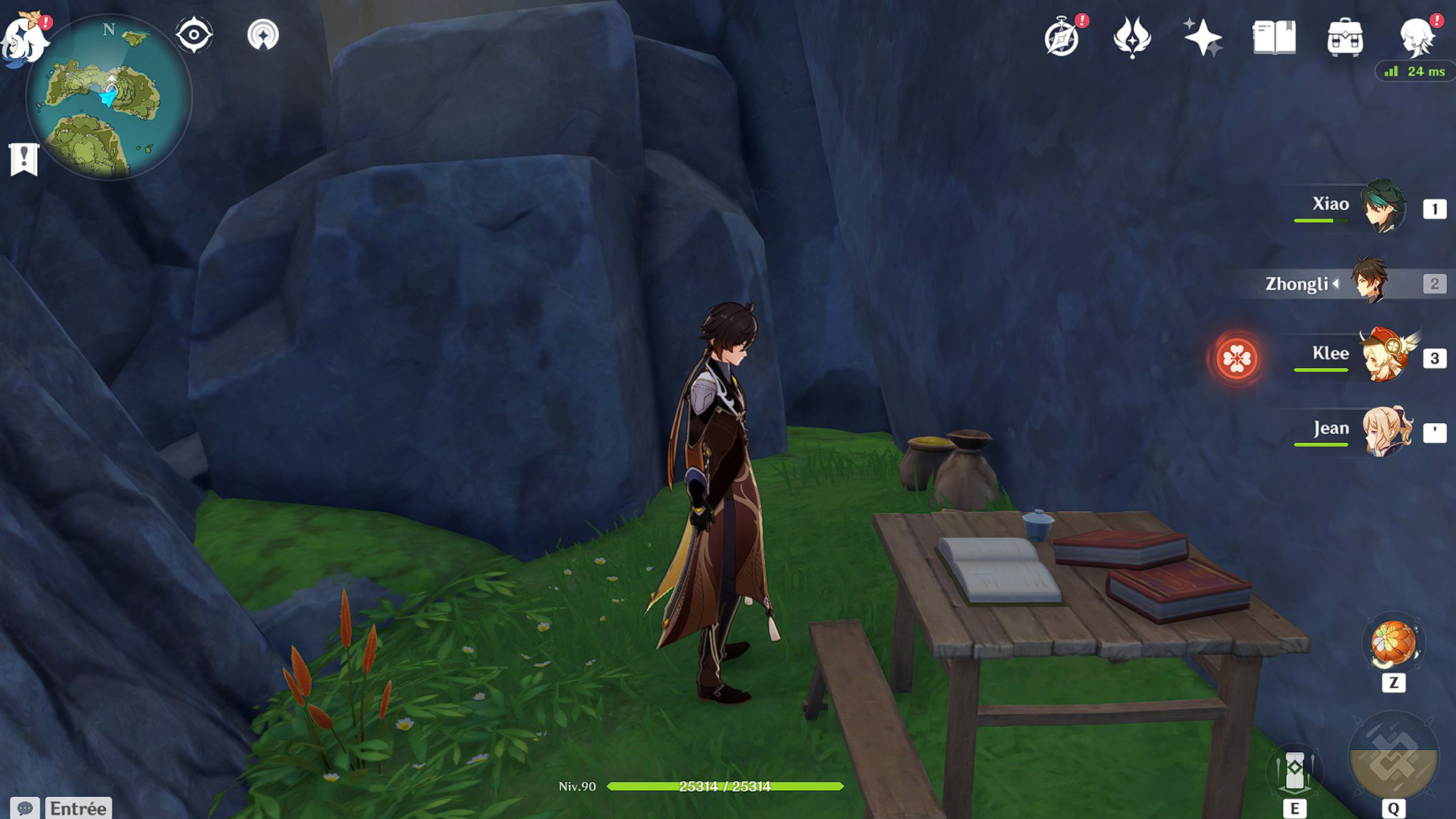
Task: Open the circular minimap
Action: coord(108,99)
